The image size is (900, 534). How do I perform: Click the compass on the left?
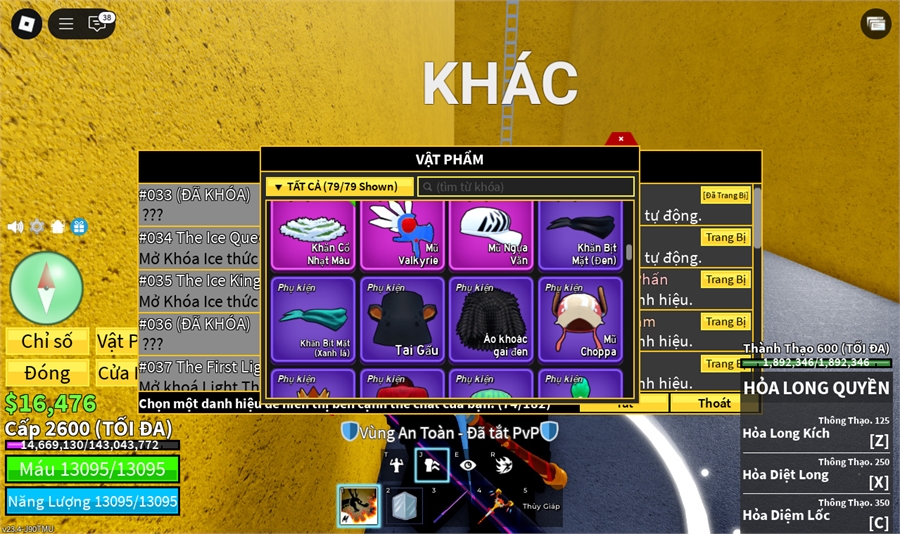coord(46,288)
